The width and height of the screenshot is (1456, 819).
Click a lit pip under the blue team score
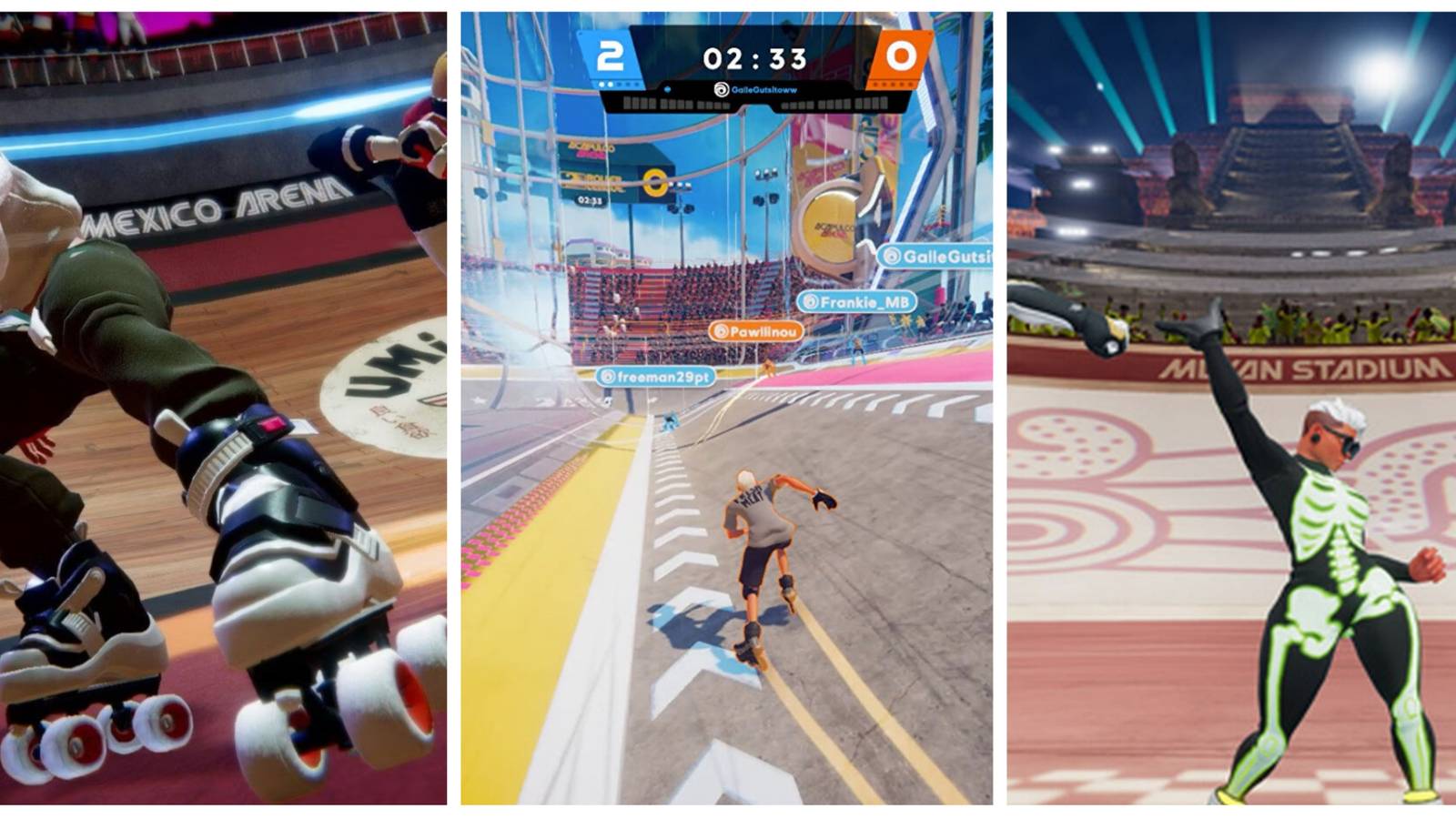tap(601, 83)
